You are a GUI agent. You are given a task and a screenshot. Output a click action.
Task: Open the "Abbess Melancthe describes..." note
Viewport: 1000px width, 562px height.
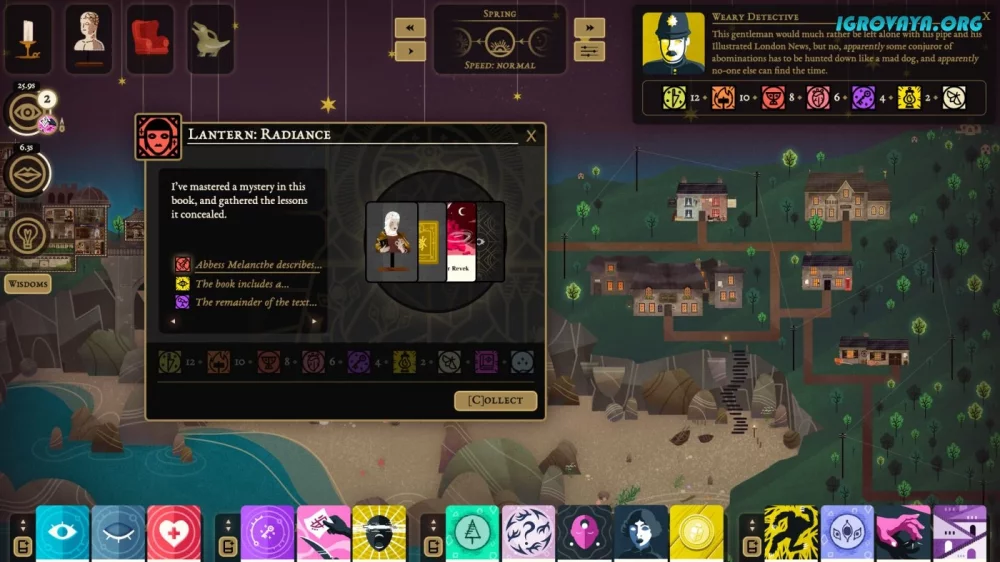point(258,265)
